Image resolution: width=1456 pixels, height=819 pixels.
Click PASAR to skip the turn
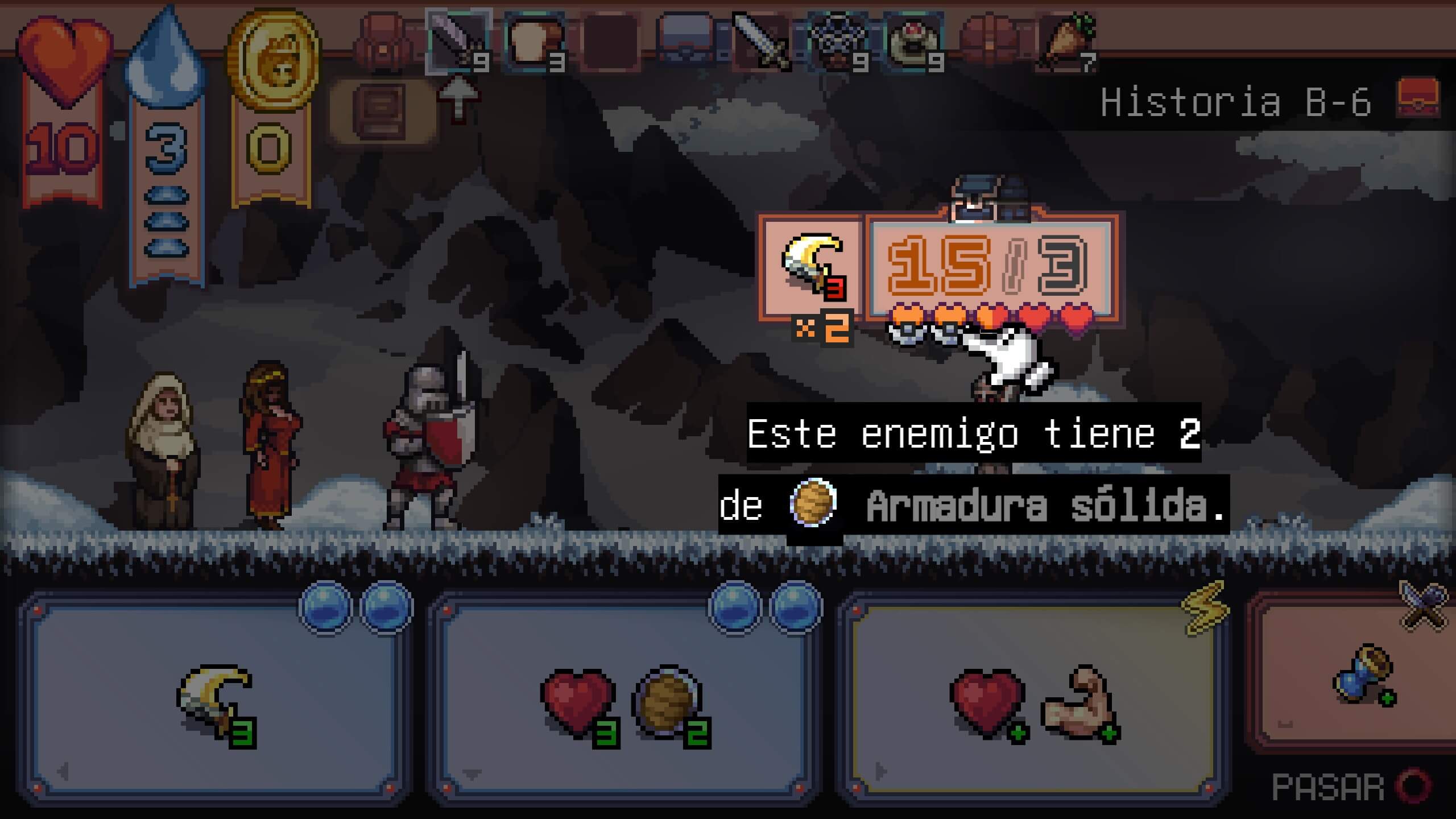pyautogui.click(x=1348, y=788)
